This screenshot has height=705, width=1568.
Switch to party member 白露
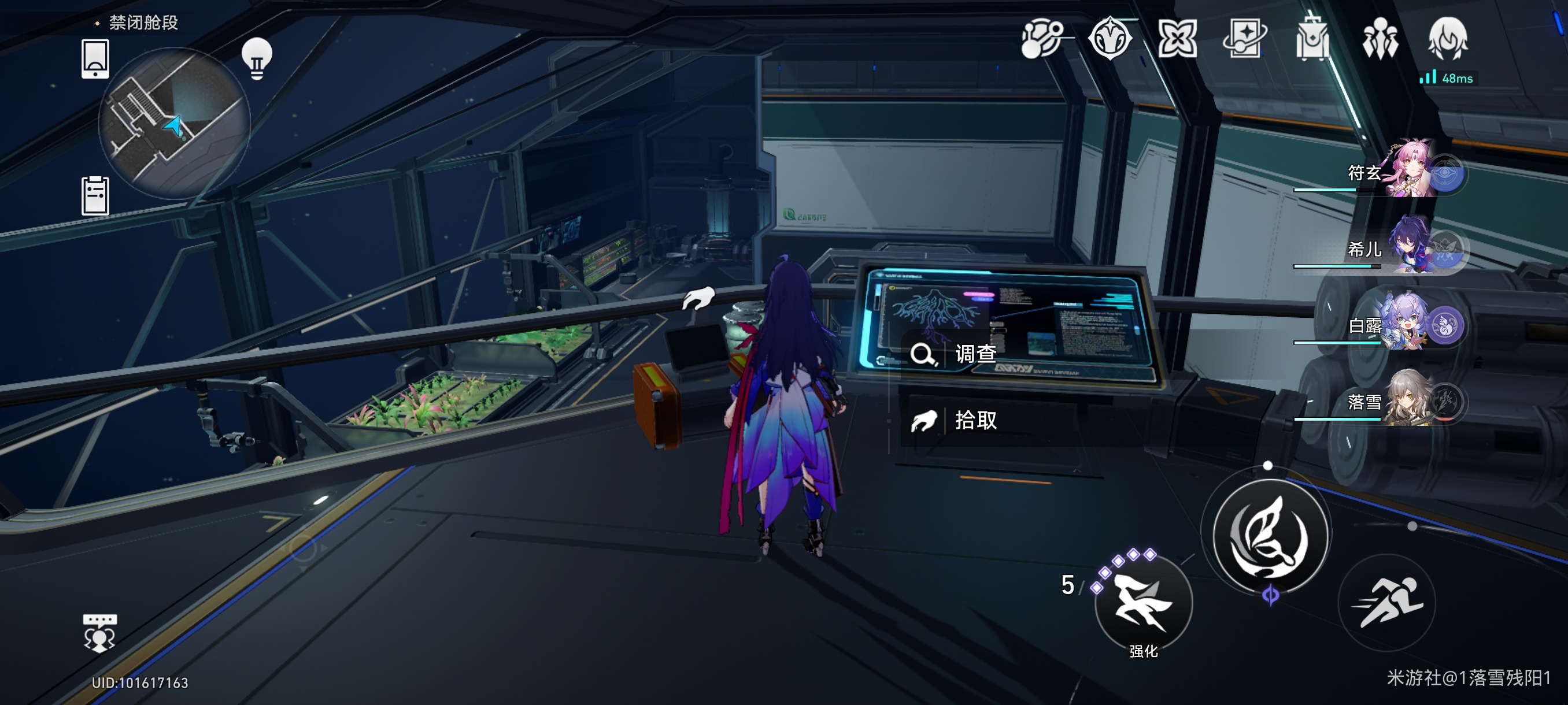(x=1400, y=325)
